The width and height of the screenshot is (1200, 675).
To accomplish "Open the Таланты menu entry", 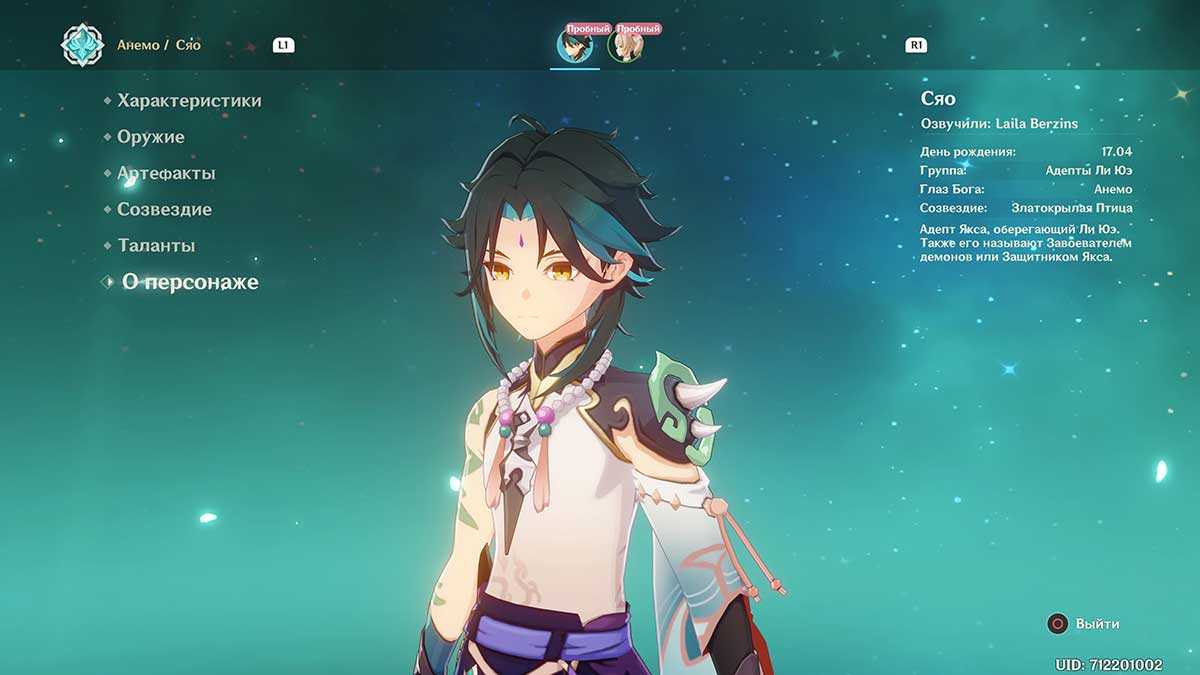I will click(155, 245).
